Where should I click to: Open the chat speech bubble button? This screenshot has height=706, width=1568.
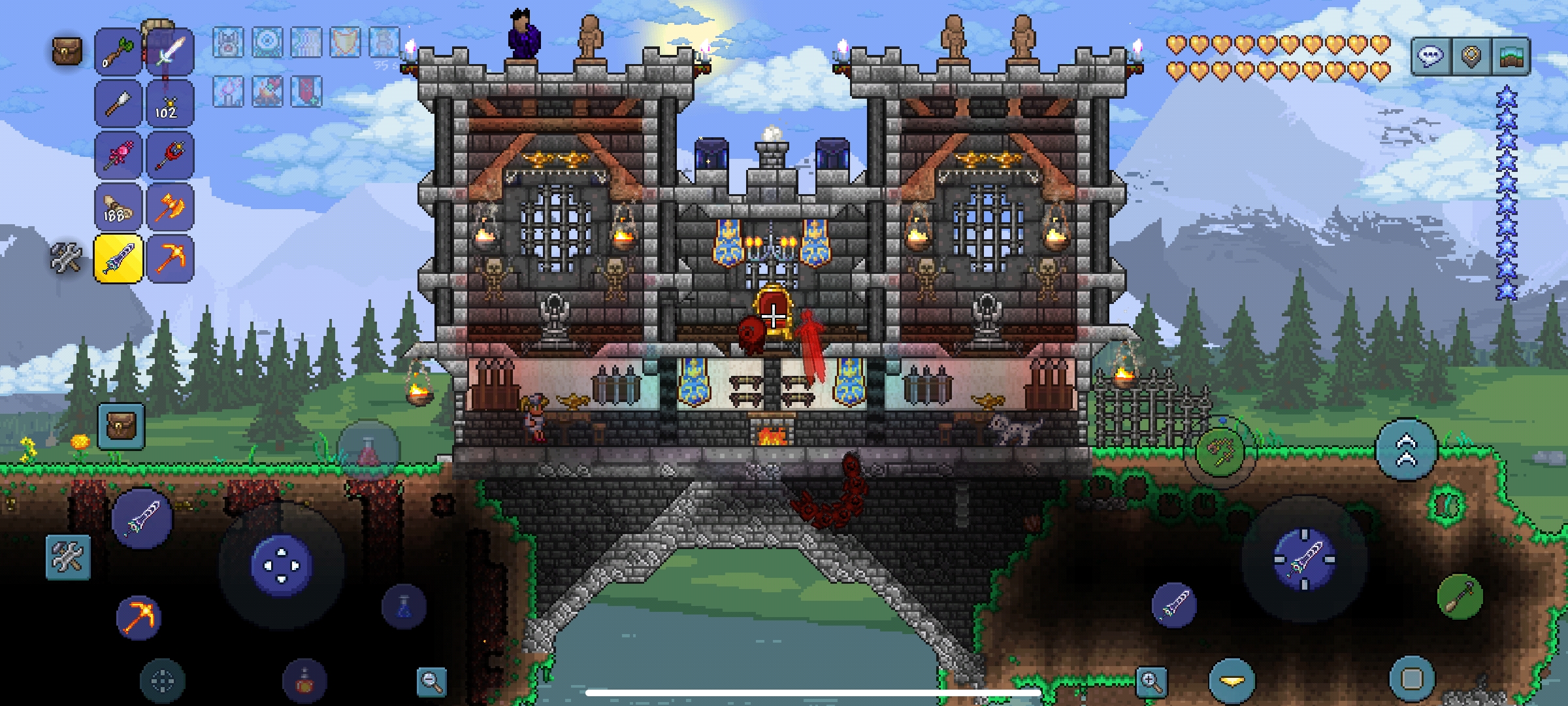(x=1430, y=57)
